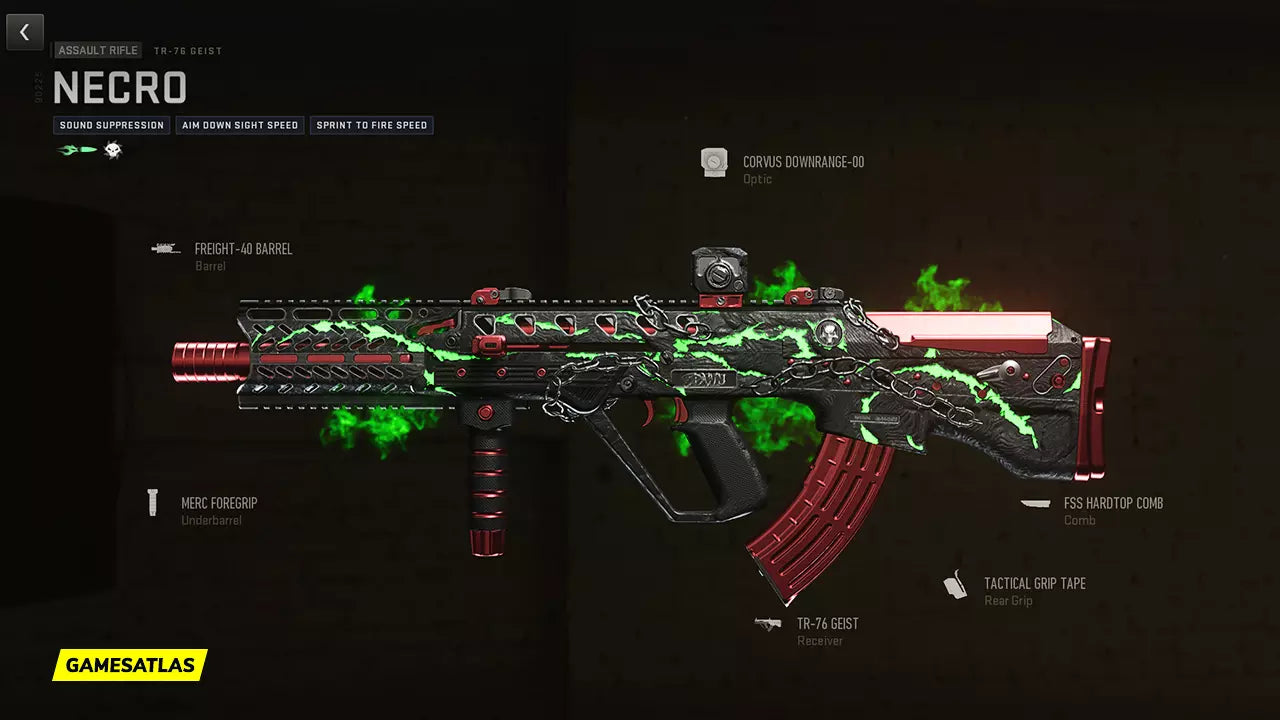Image resolution: width=1280 pixels, height=720 pixels.
Task: Select the green tracer rounds icon
Action: [x=77, y=150]
